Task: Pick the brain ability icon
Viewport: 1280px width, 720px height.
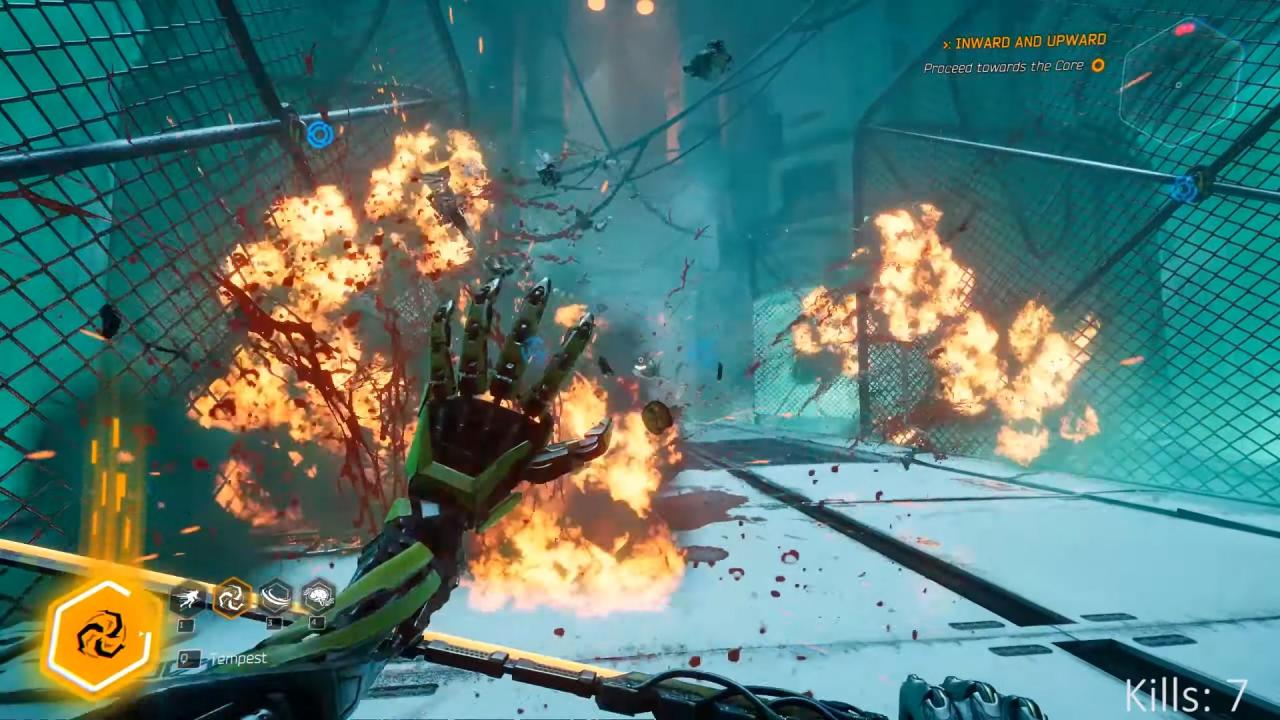Action: pyautogui.click(x=318, y=596)
